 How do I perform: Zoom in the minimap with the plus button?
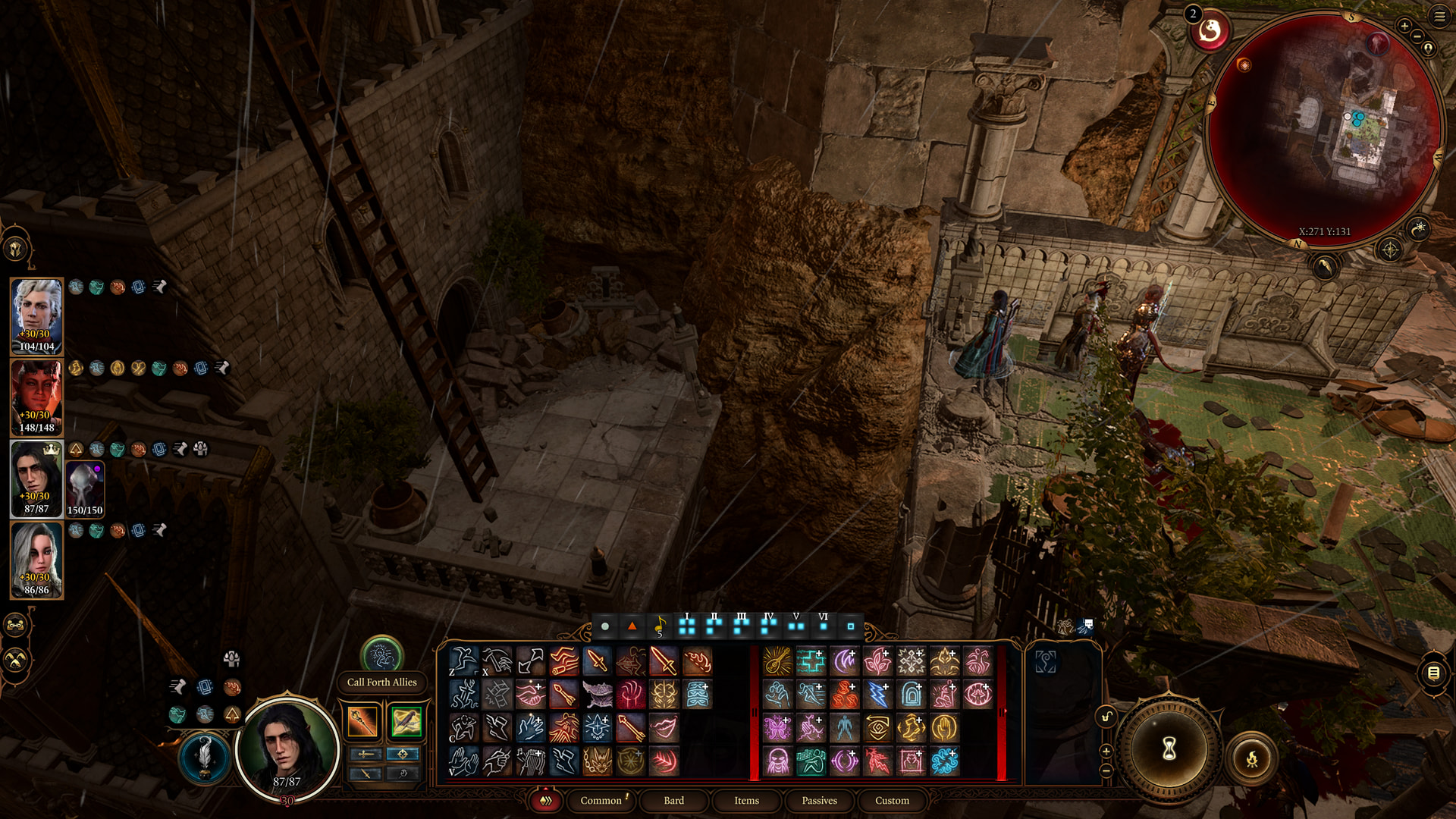1404,27
